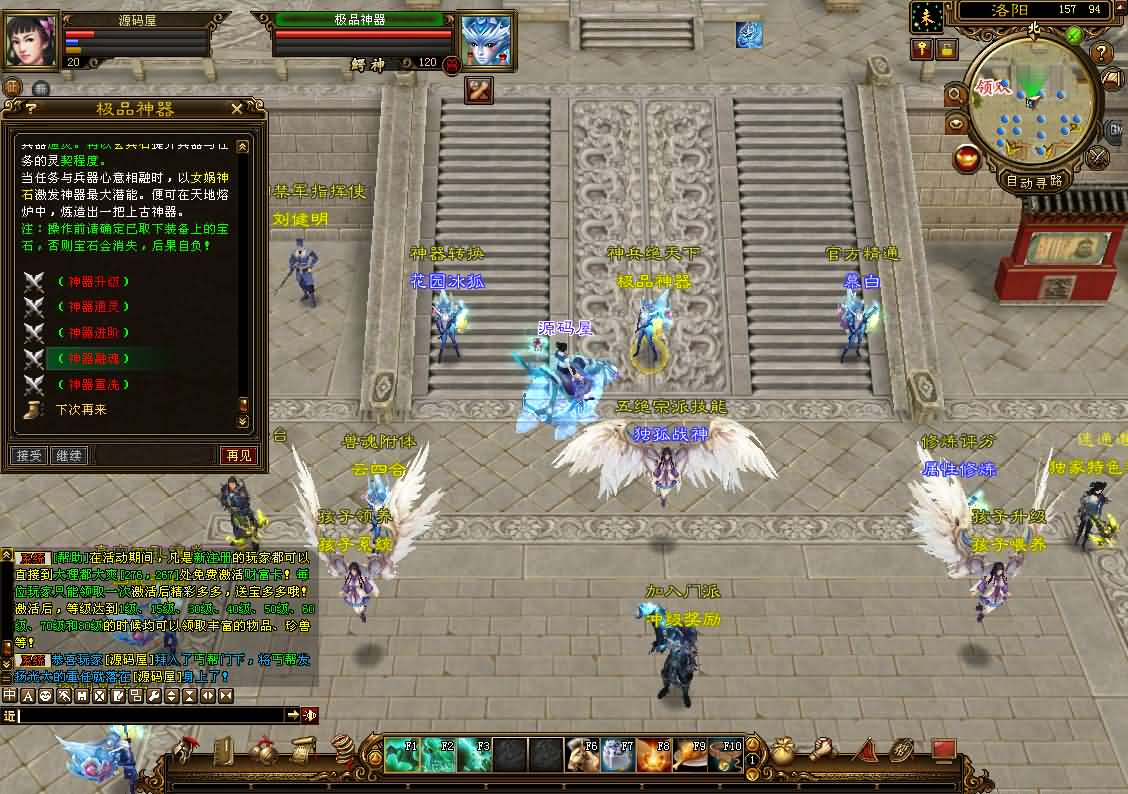Choose the 神器通灵 option

pos(94,307)
